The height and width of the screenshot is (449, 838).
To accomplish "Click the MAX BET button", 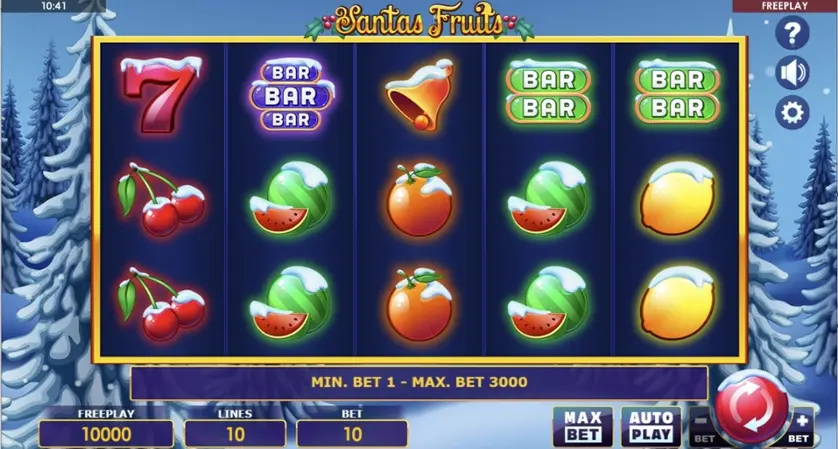I will [x=582, y=426].
